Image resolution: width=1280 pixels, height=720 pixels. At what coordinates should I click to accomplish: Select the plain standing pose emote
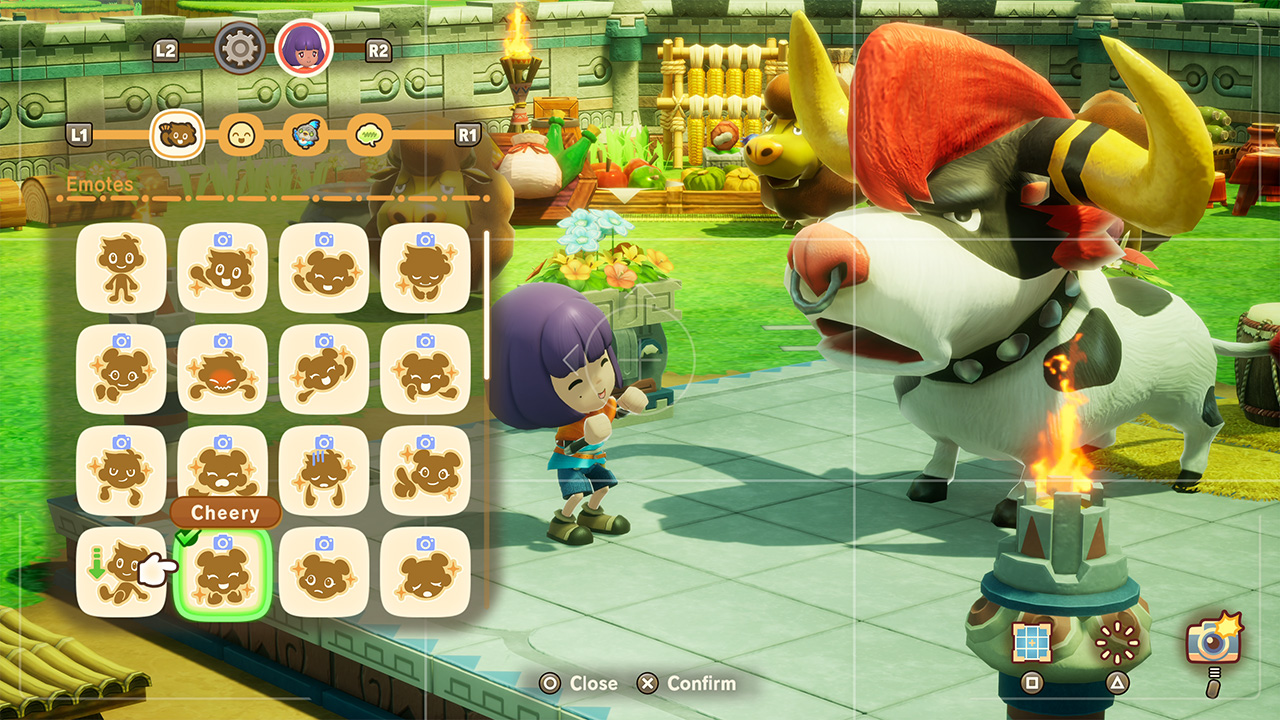point(121,268)
